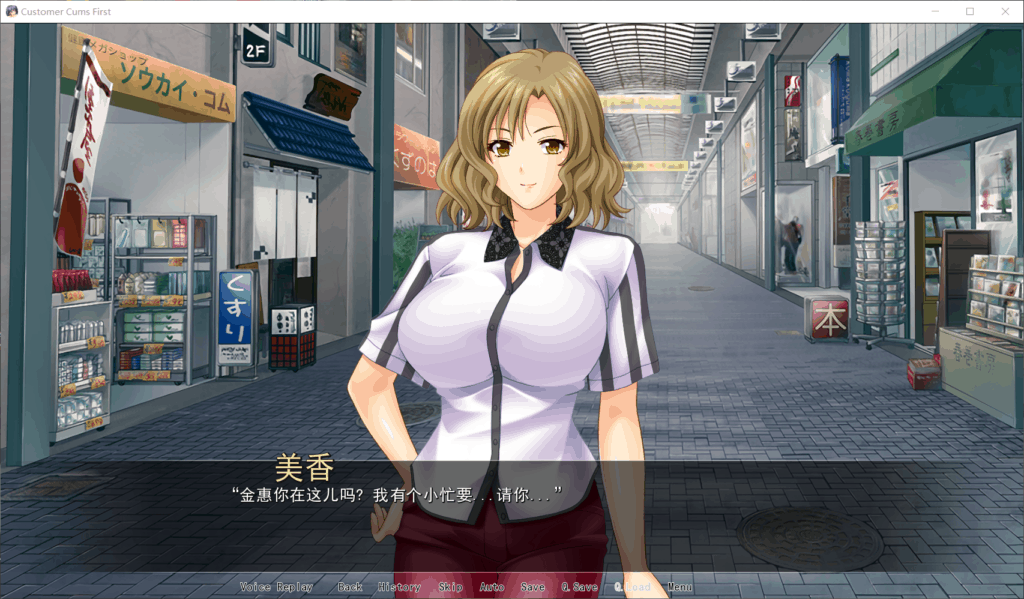Quick save using Q.Save
Screen dimensions: 1024x599
coord(579,587)
